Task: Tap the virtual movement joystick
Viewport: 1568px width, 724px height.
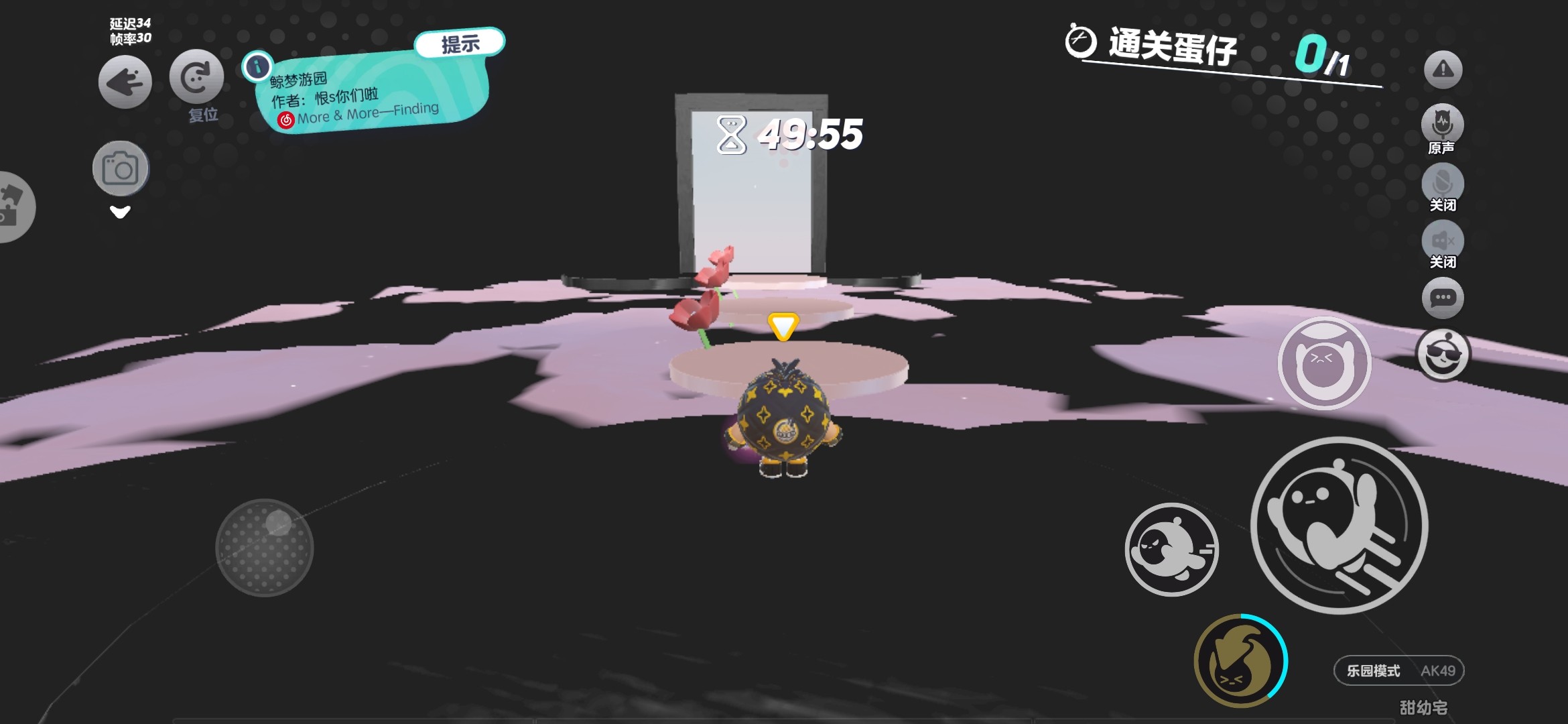Action: [x=265, y=548]
